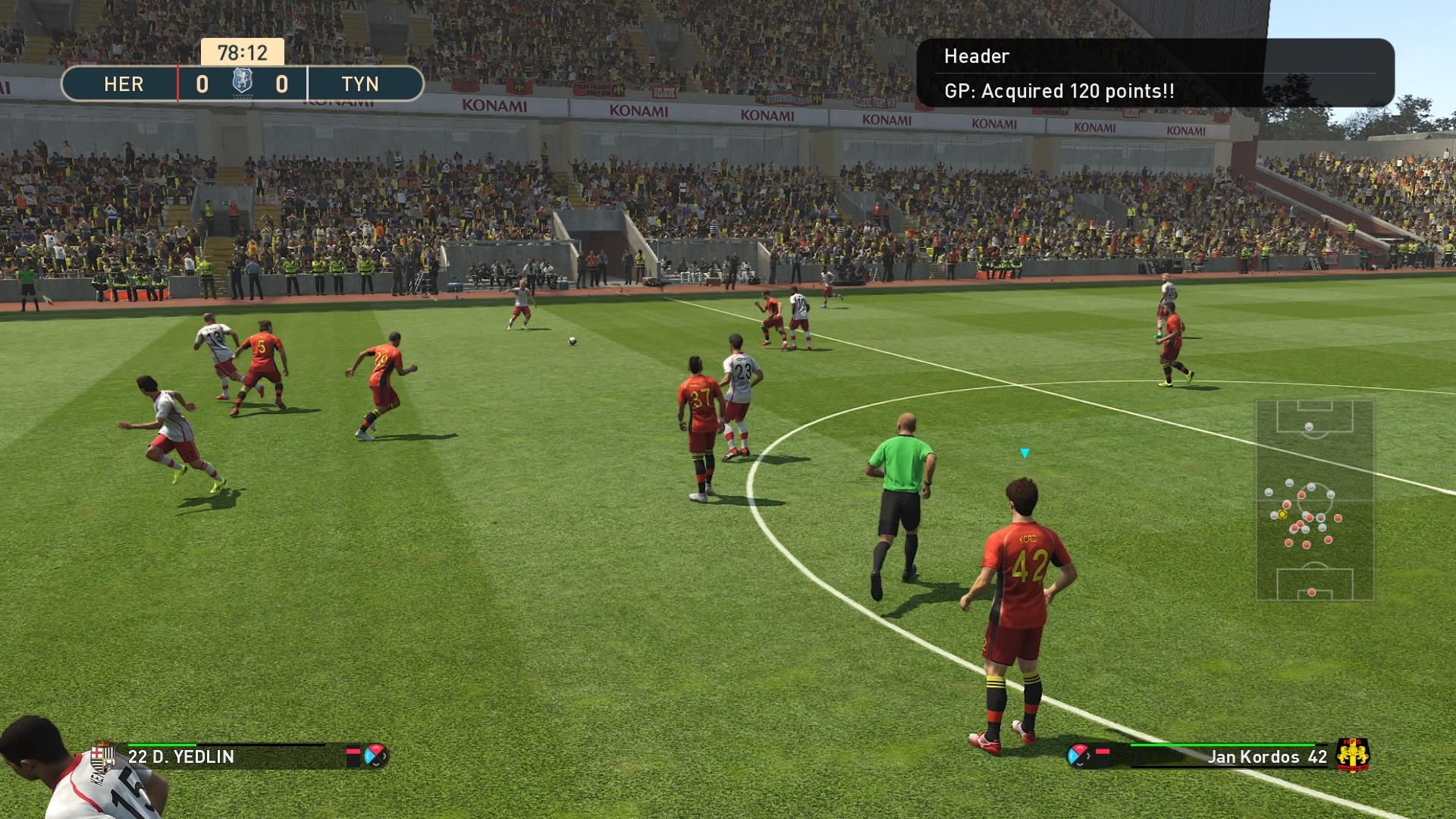Click the away club crest beside Kordos
The width and height of the screenshot is (1456, 819).
pos(1352,755)
